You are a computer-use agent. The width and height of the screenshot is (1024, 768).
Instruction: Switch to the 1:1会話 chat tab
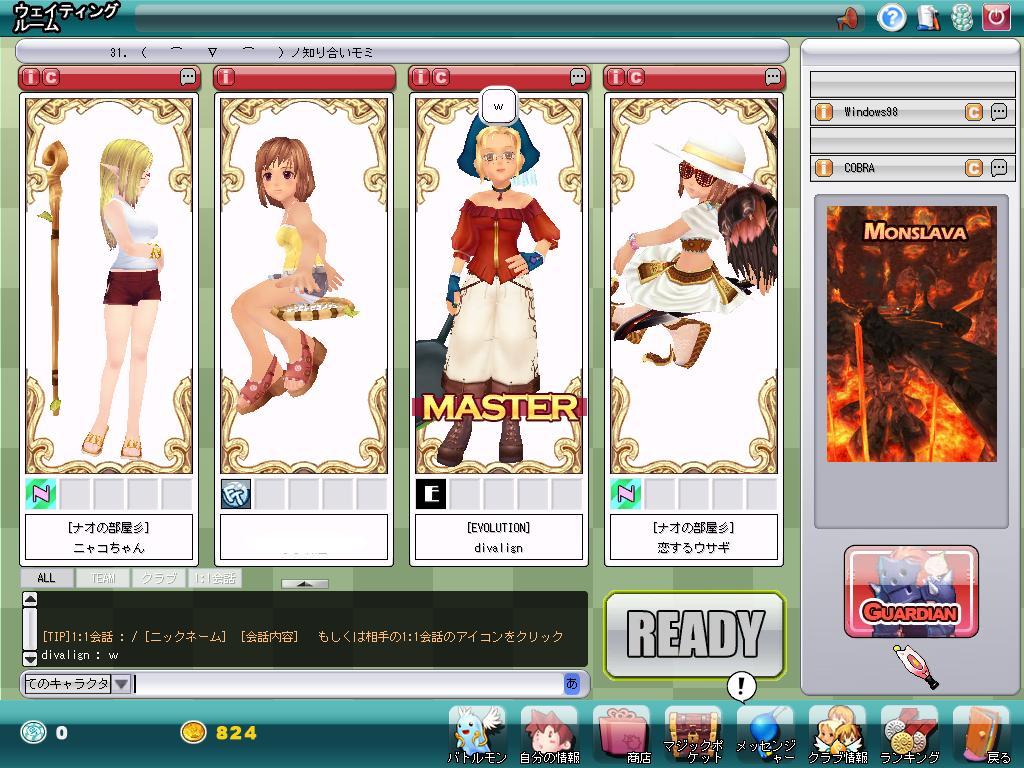[x=214, y=578]
